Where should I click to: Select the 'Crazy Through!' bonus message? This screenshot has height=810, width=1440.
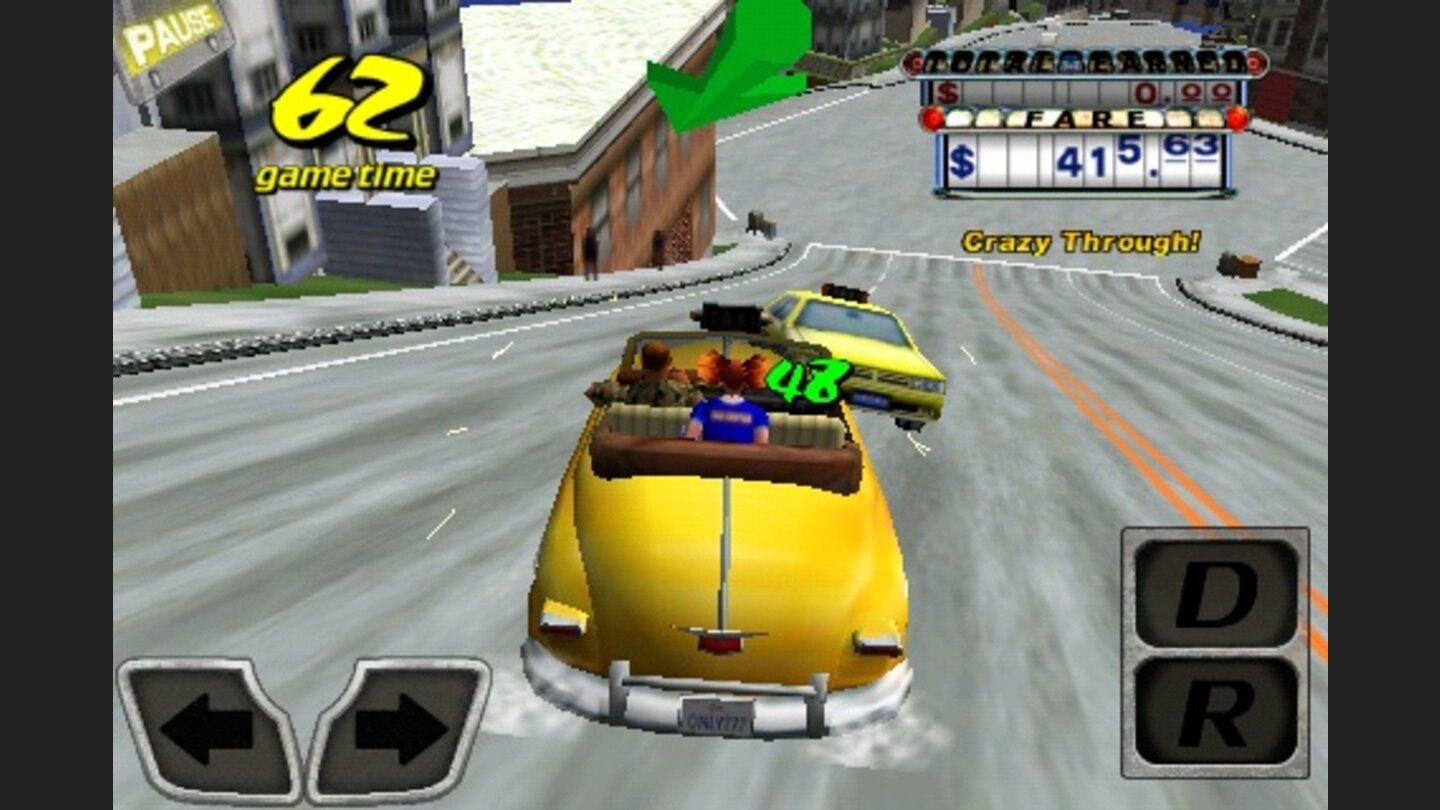click(x=1080, y=240)
